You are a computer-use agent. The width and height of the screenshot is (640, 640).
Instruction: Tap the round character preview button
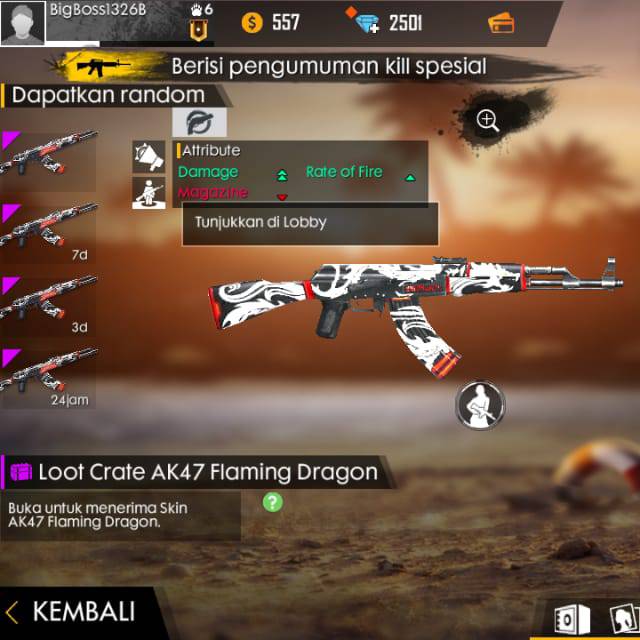(480, 405)
